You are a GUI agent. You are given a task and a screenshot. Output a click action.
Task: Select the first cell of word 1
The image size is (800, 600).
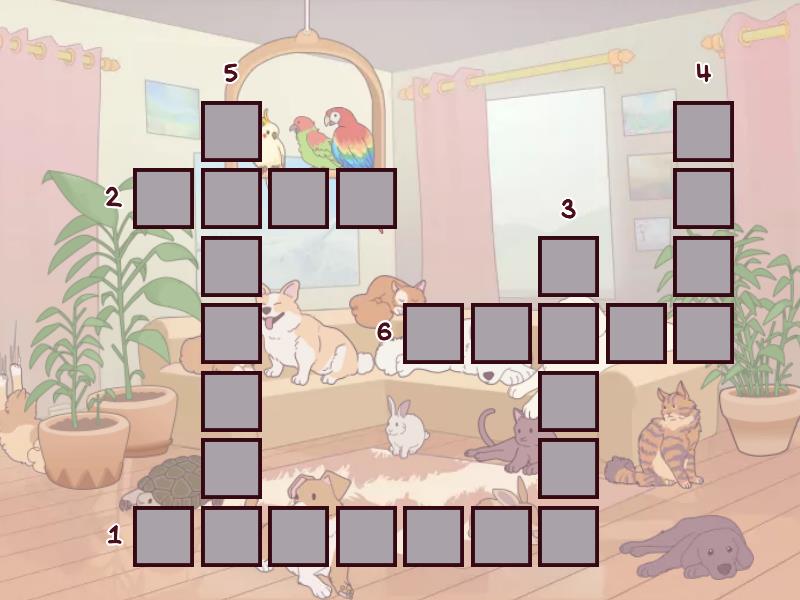(x=163, y=536)
